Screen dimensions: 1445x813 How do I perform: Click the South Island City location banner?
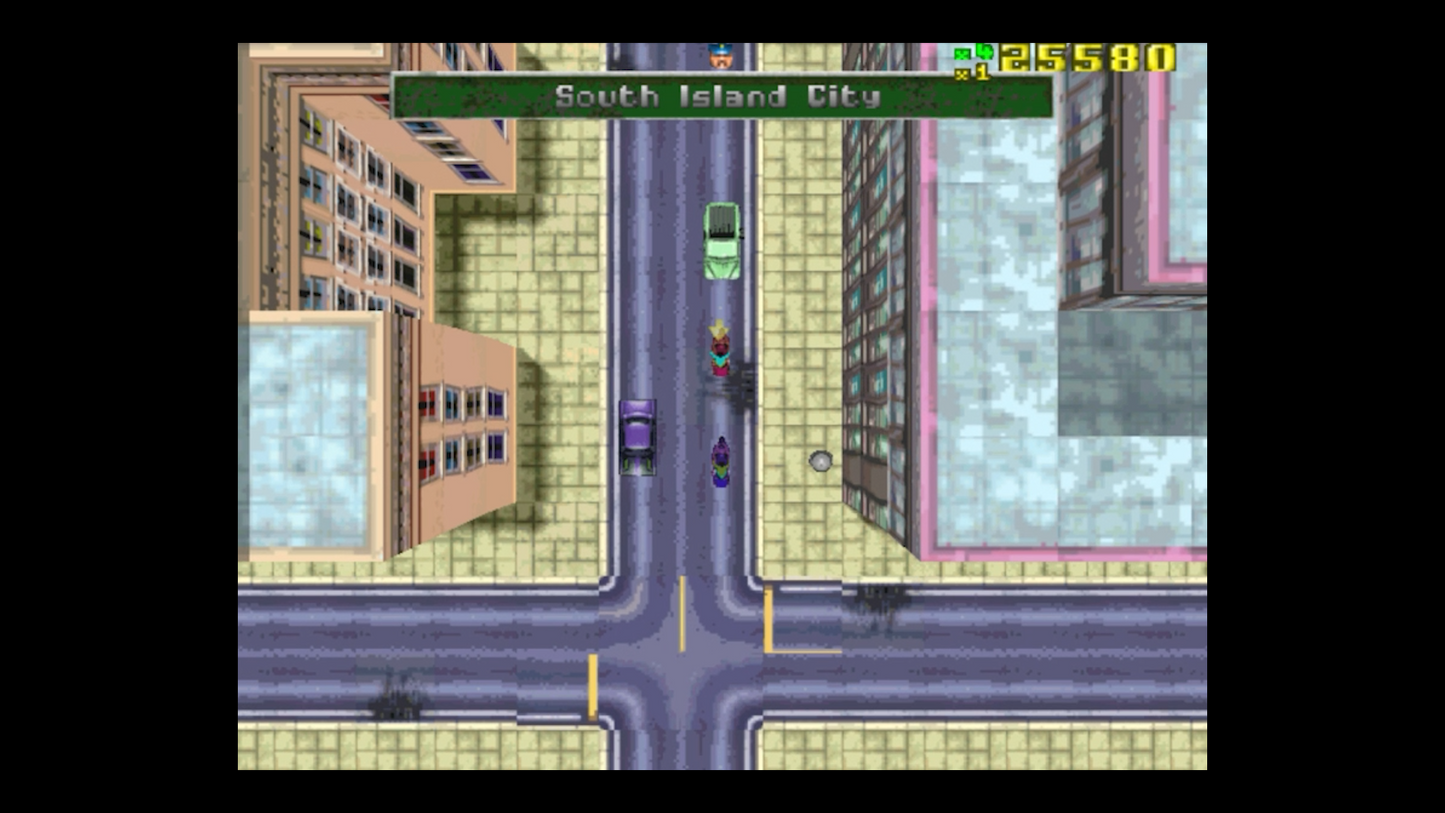[x=720, y=97]
